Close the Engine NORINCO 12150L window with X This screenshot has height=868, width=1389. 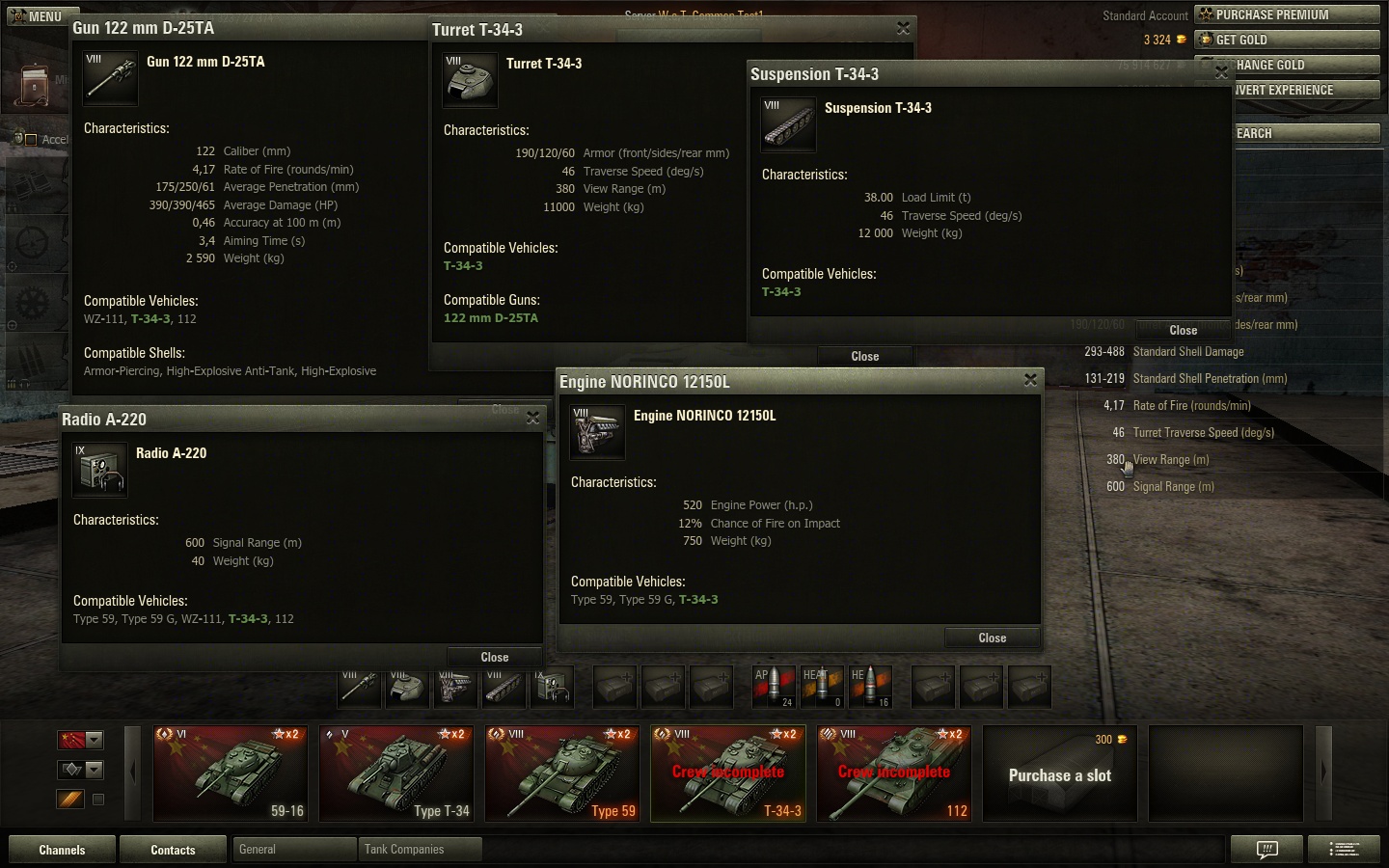click(x=1030, y=380)
